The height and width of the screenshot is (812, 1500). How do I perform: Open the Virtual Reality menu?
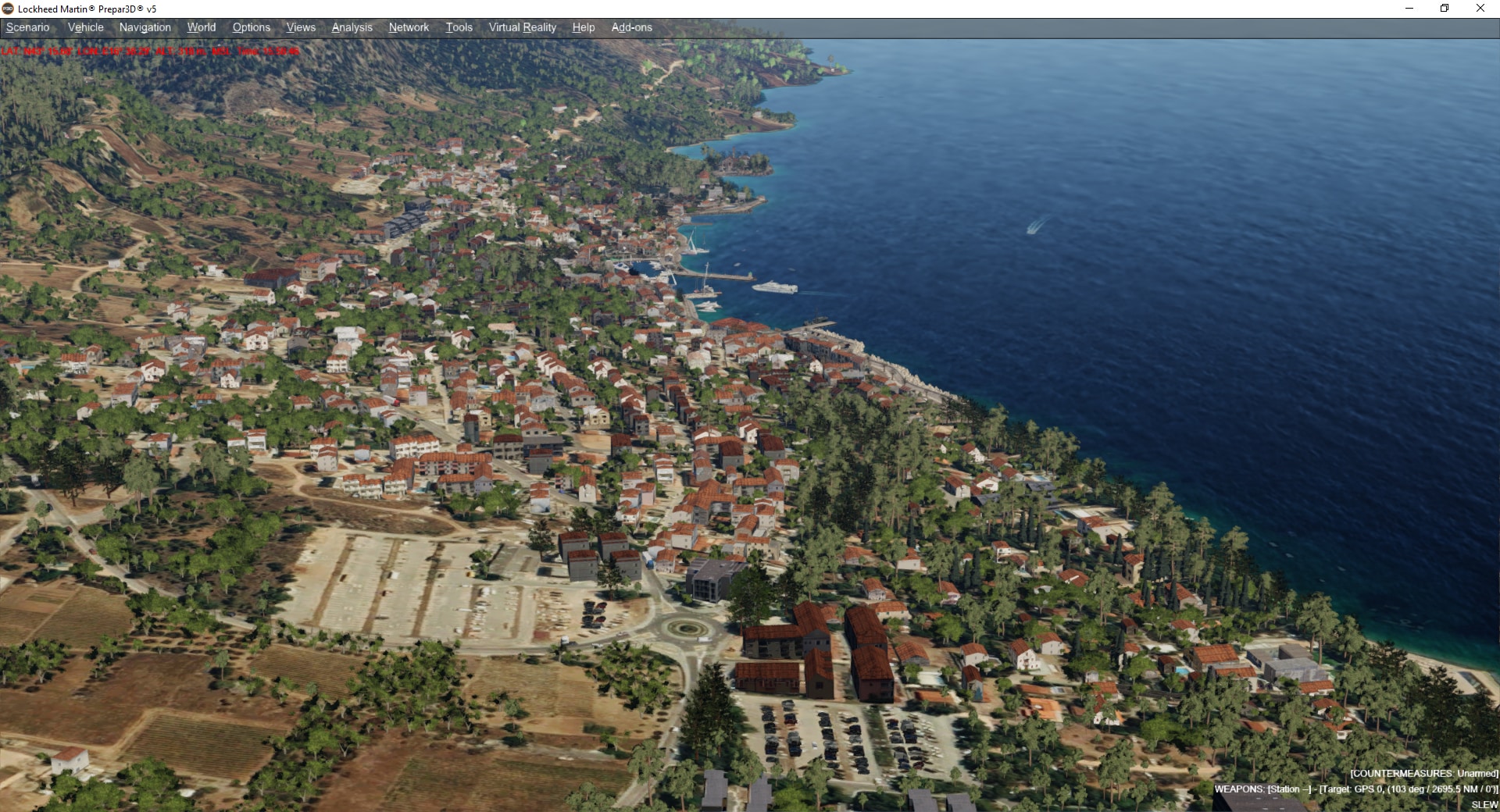522,27
